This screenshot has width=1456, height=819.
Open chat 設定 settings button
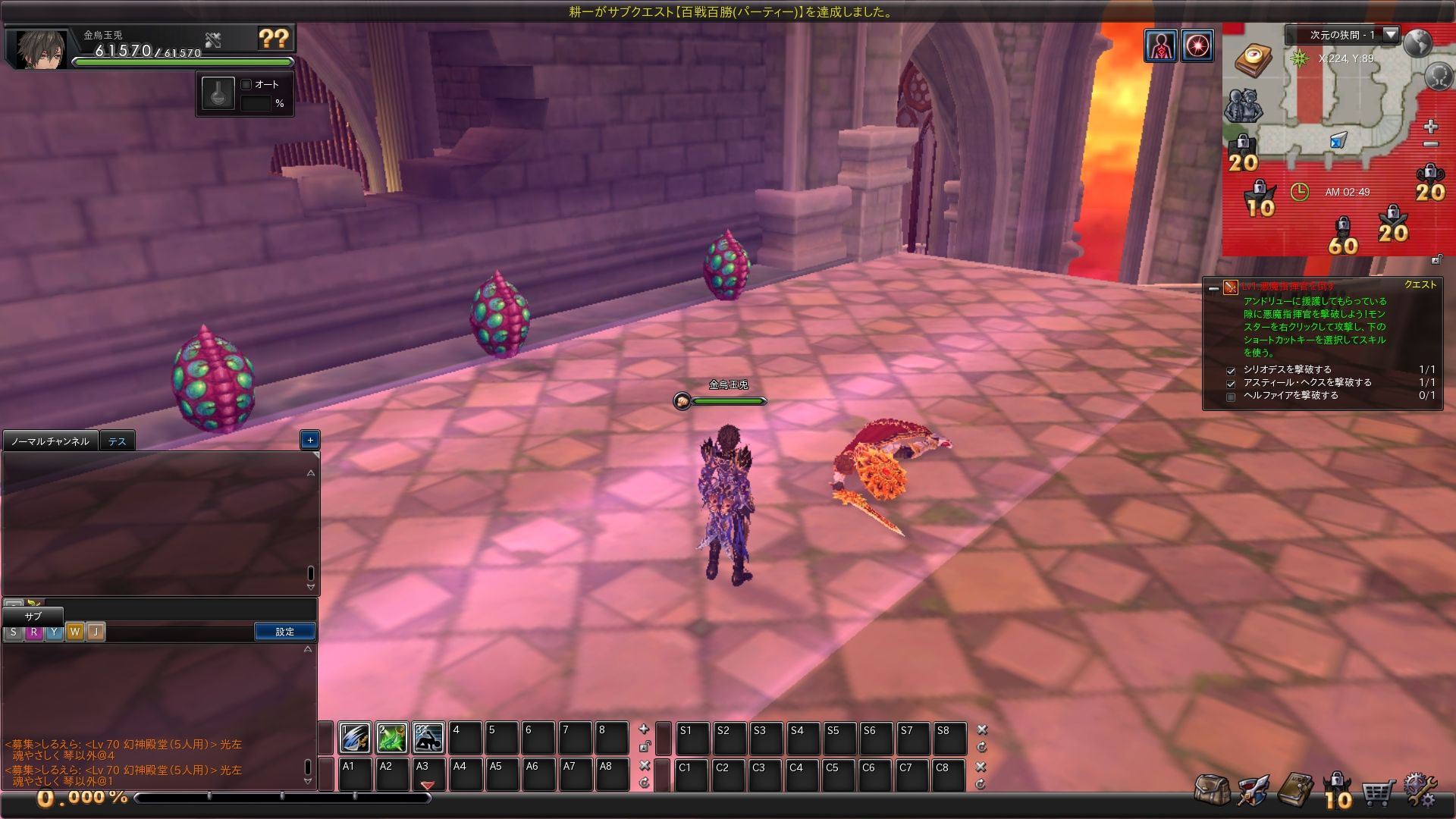point(285,632)
